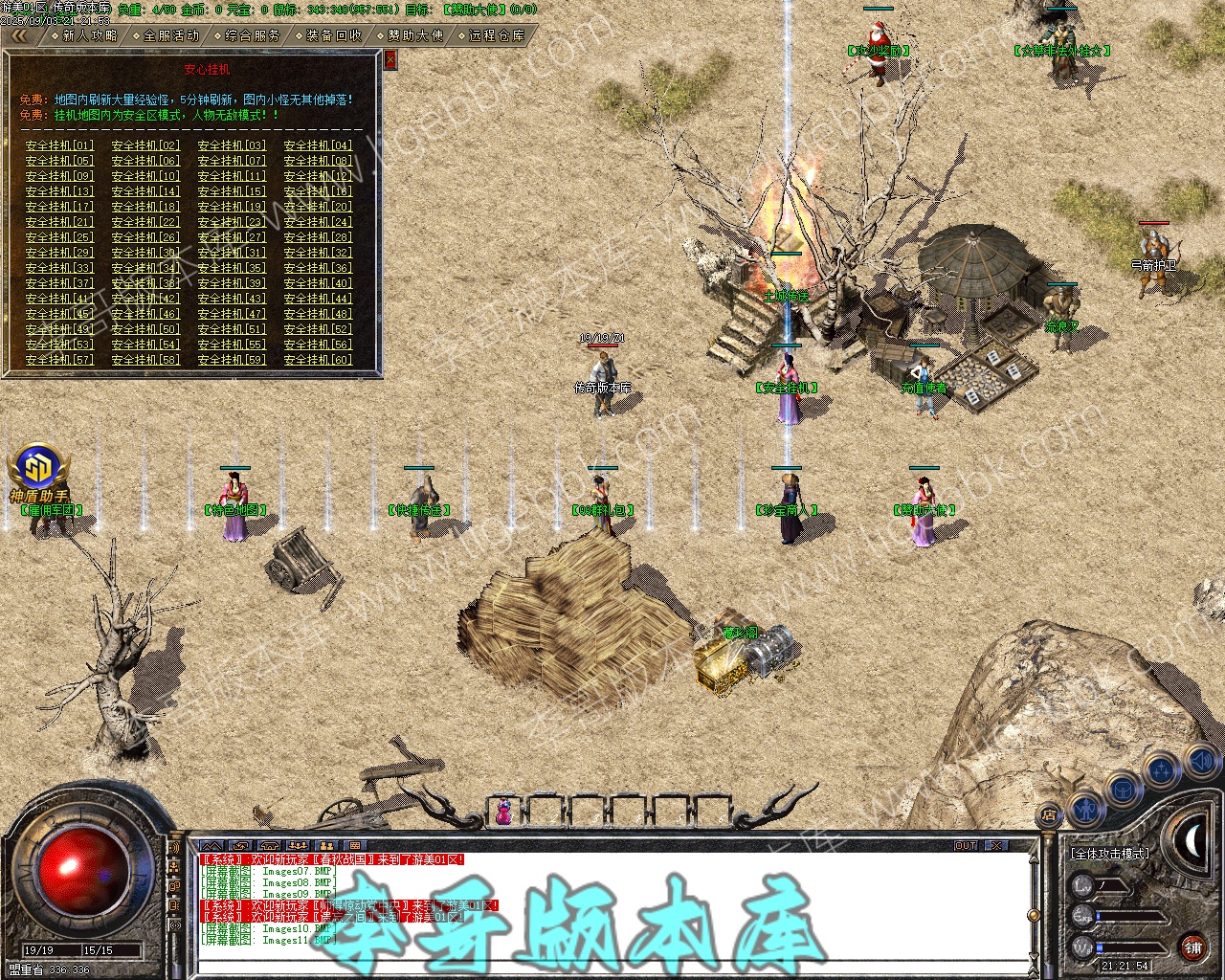Use the purple potion in the hotbar
The width and height of the screenshot is (1225, 980).
point(502,813)
